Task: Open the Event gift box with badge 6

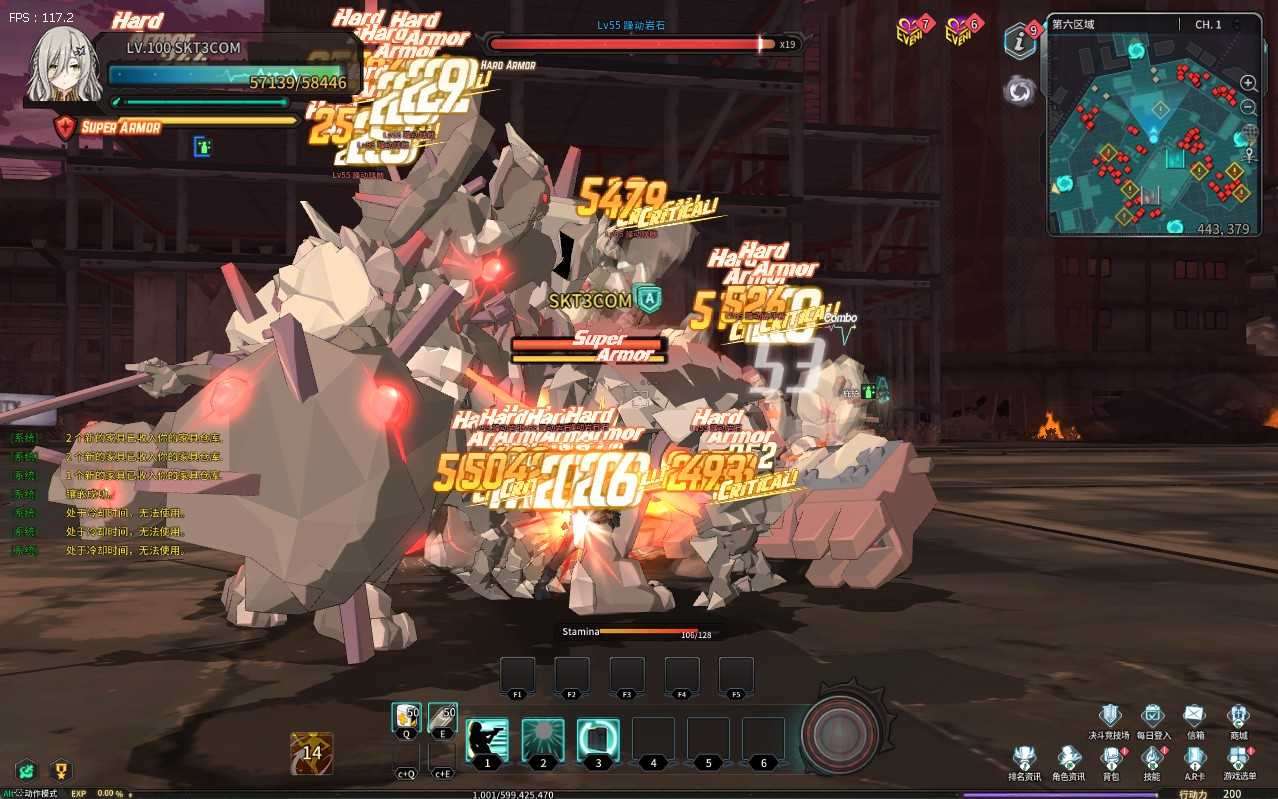Action: 959,32
